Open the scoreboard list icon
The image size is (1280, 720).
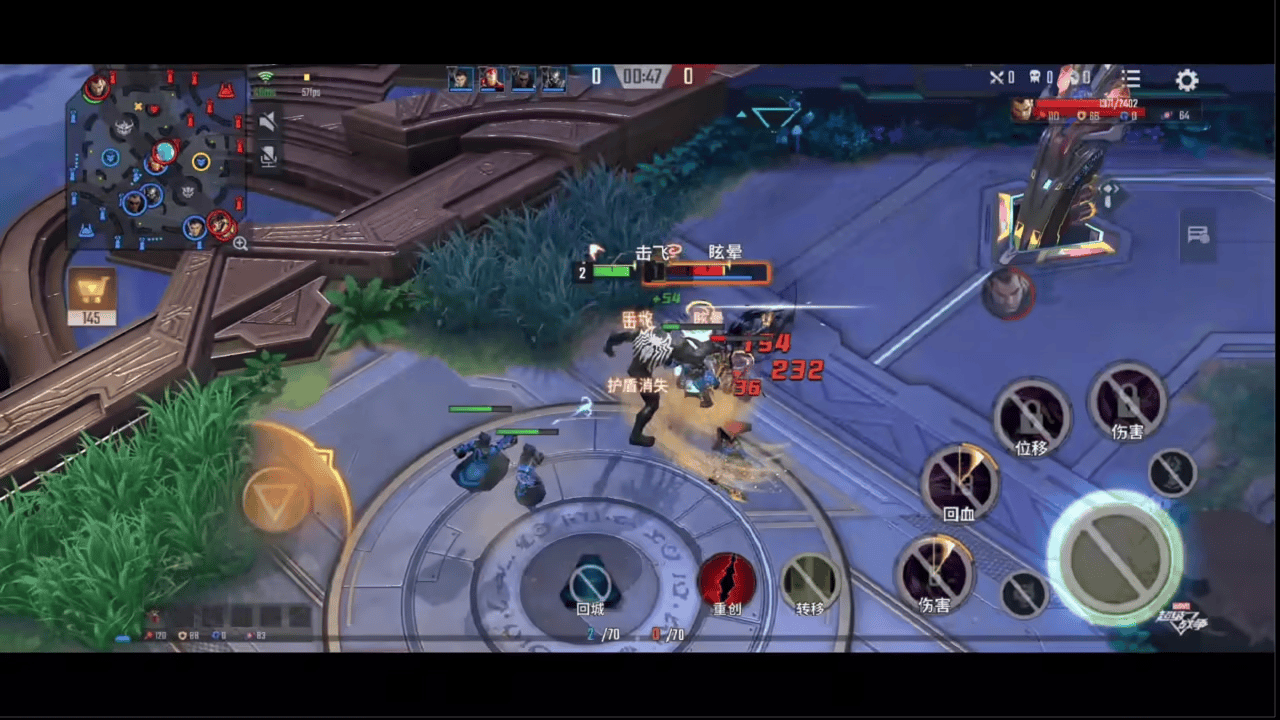click(x=1131, y=78)
